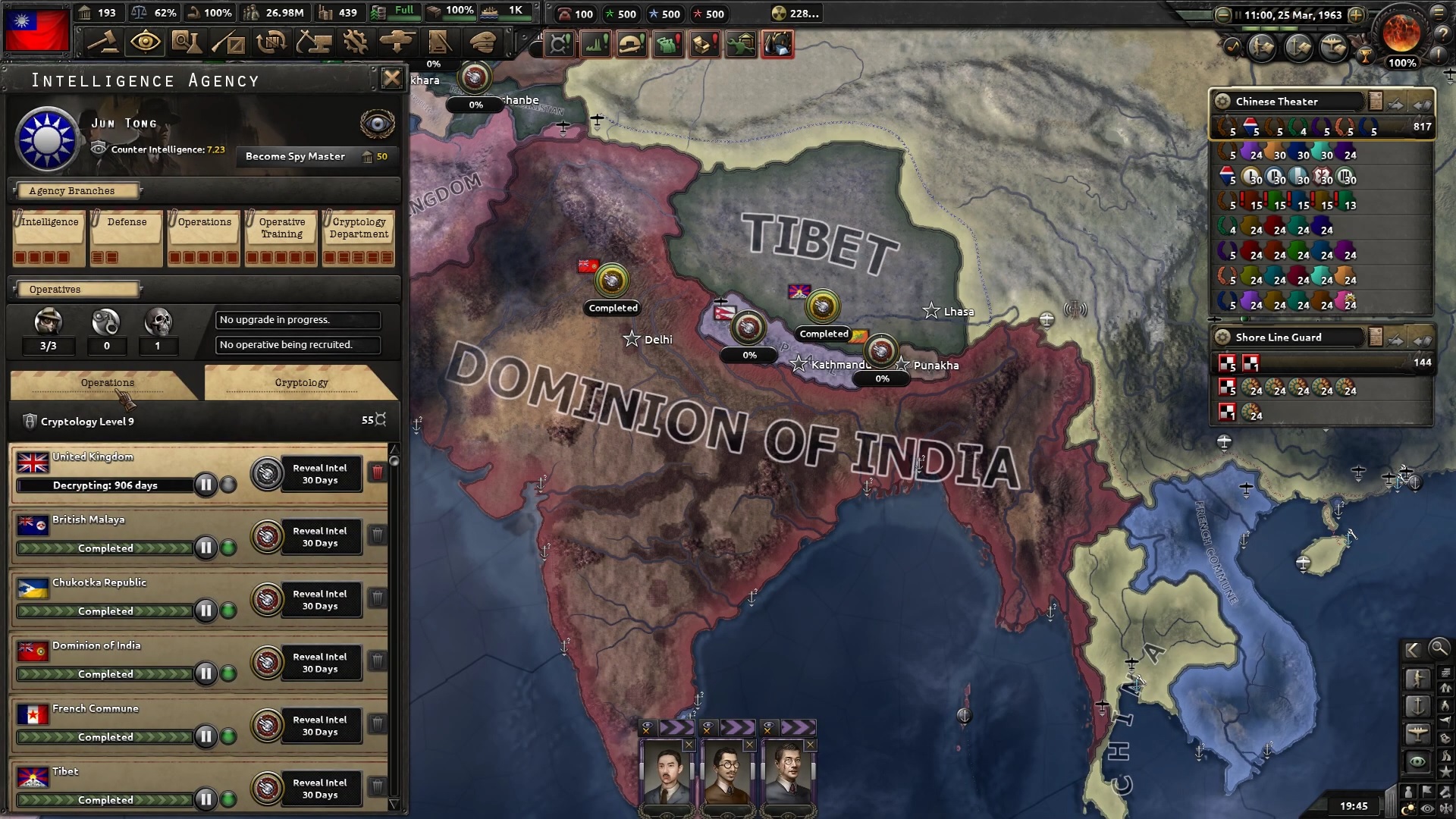The image size is (1456, 819).
Task: Open the Logistics recycling arrows icon
Action: click(271, 42)
